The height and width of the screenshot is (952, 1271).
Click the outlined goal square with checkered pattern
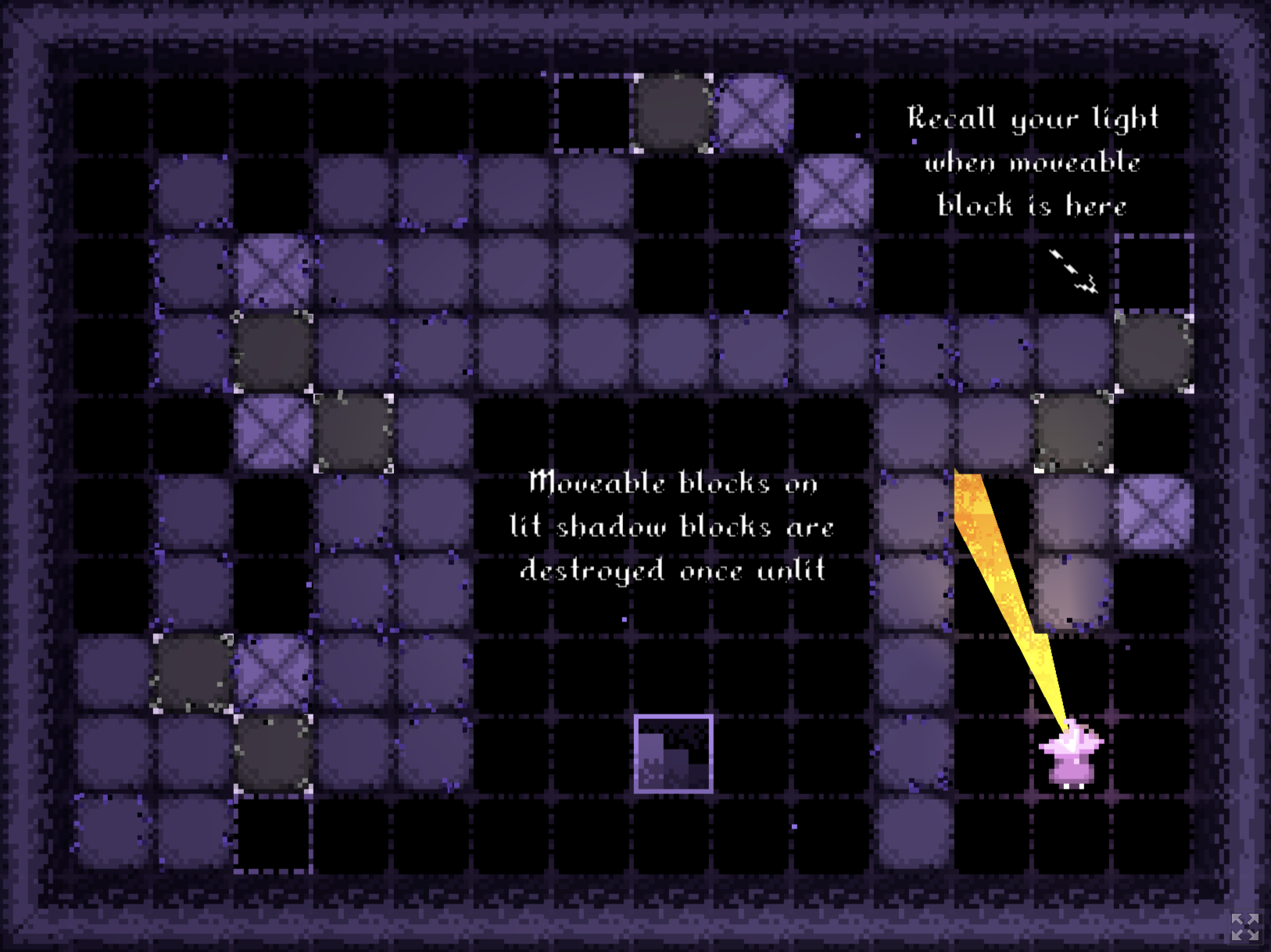pyautogui.click(x=674, y=753)
